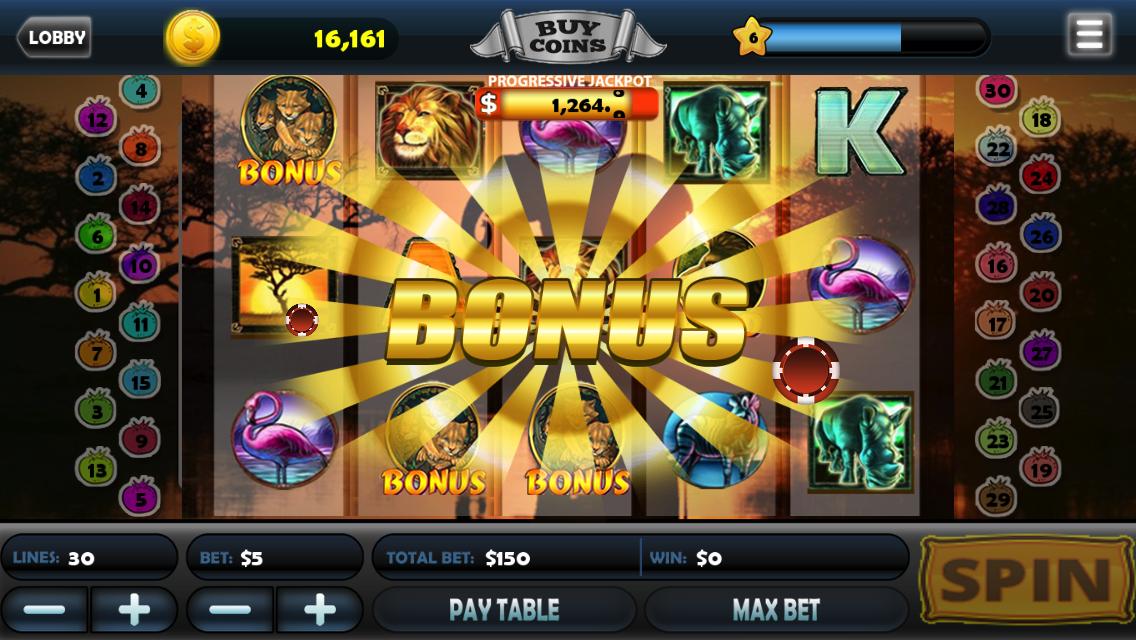The height and width of the screenshot is (640, 1136).
Task: Choose payline marker number 29
Action: tap(997, 496)
